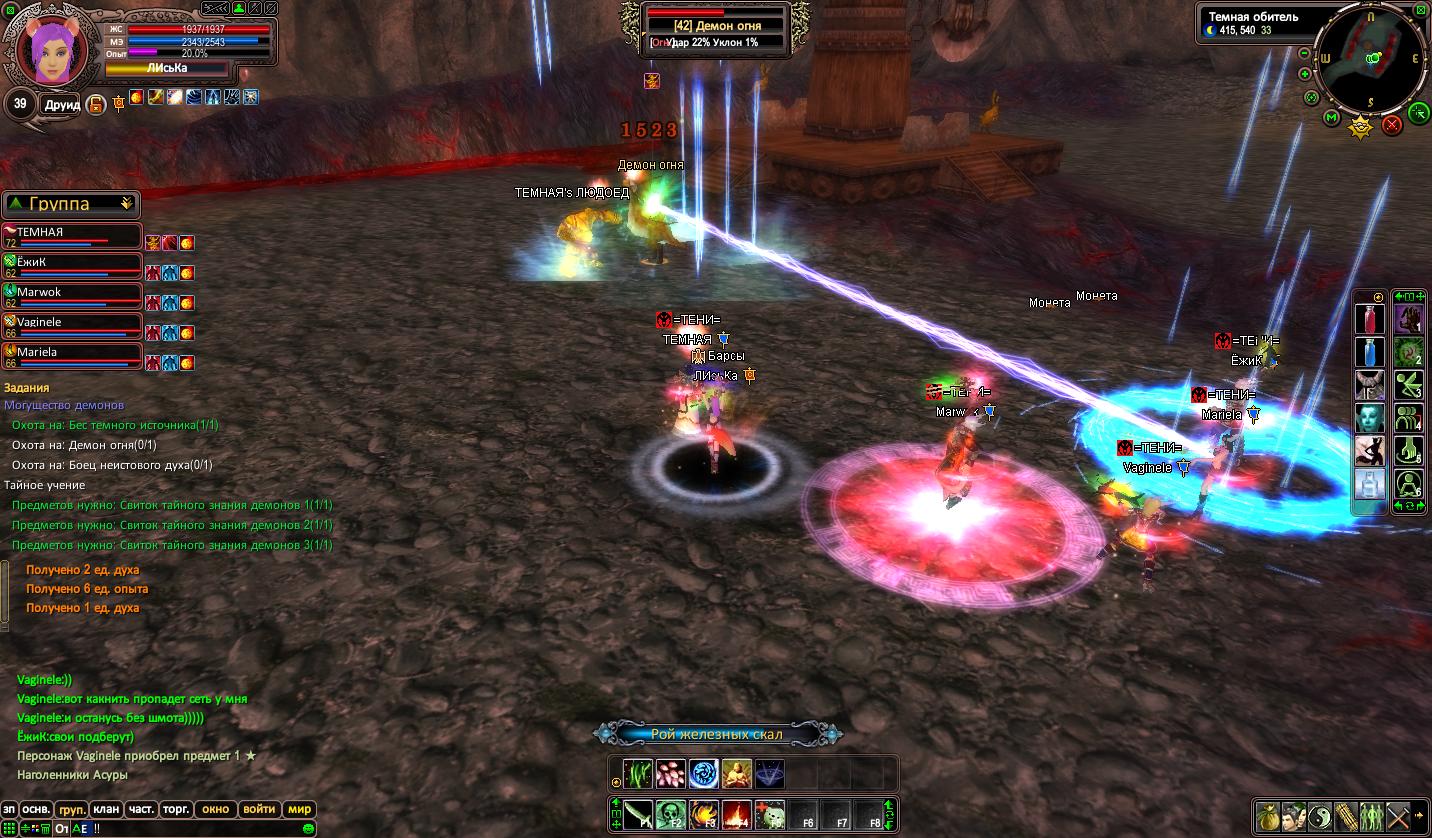Switch to the клан chat tab
The width and height of the screenshot is (1432, 838).
point(106,809)
